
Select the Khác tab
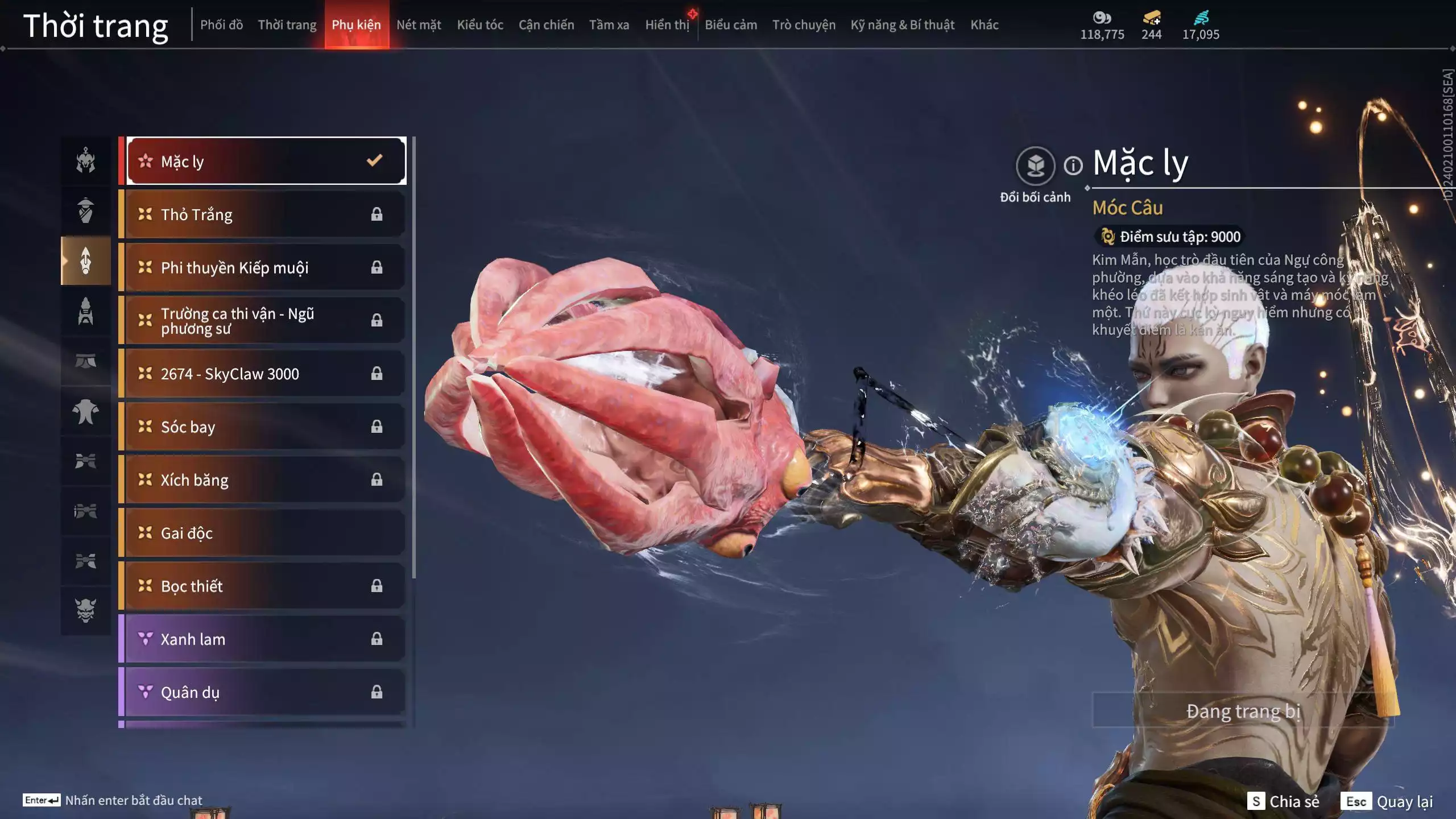pyautogui.click(x=985, y=25)
